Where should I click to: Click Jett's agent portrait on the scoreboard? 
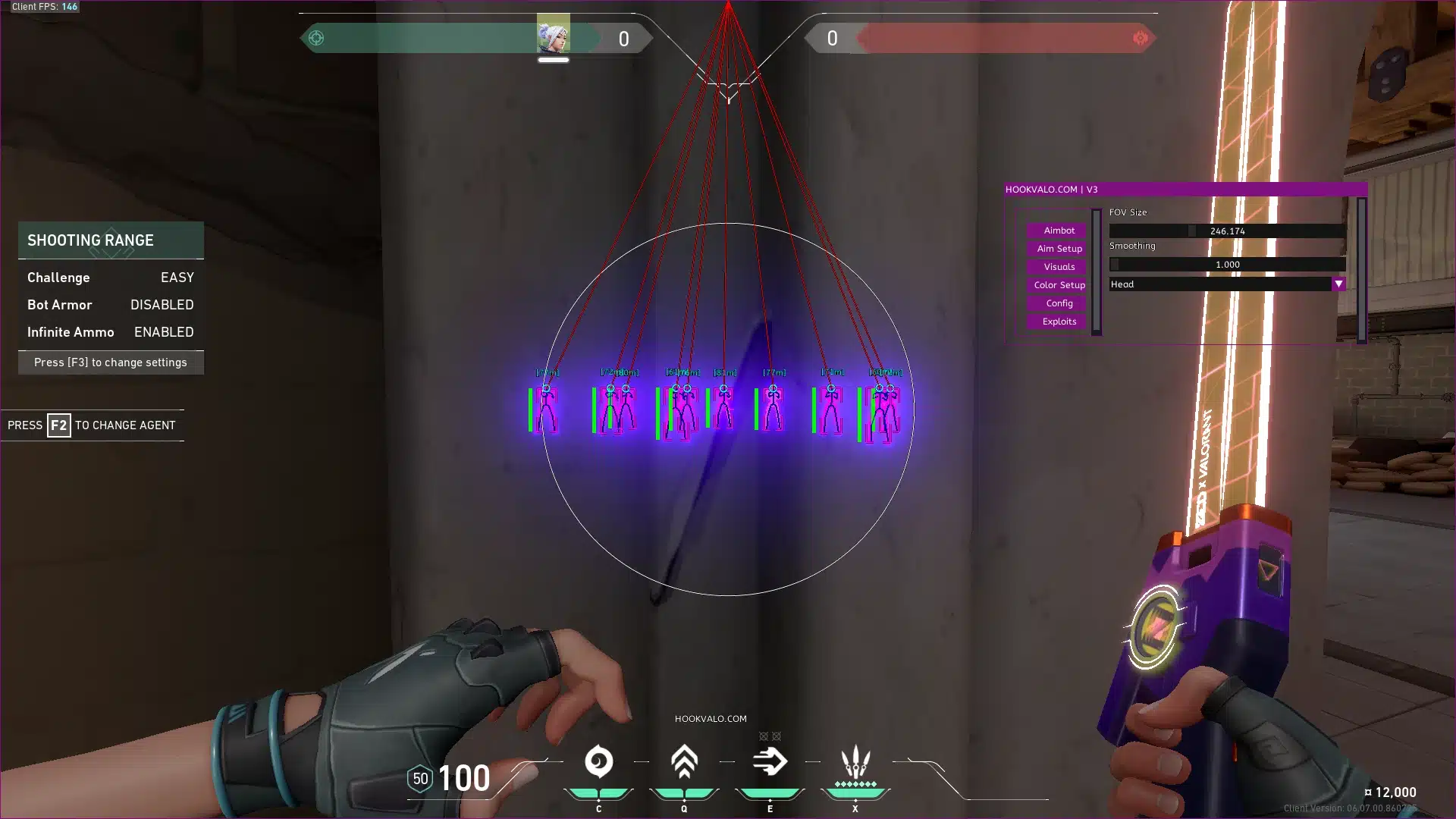tap(554, 36)
